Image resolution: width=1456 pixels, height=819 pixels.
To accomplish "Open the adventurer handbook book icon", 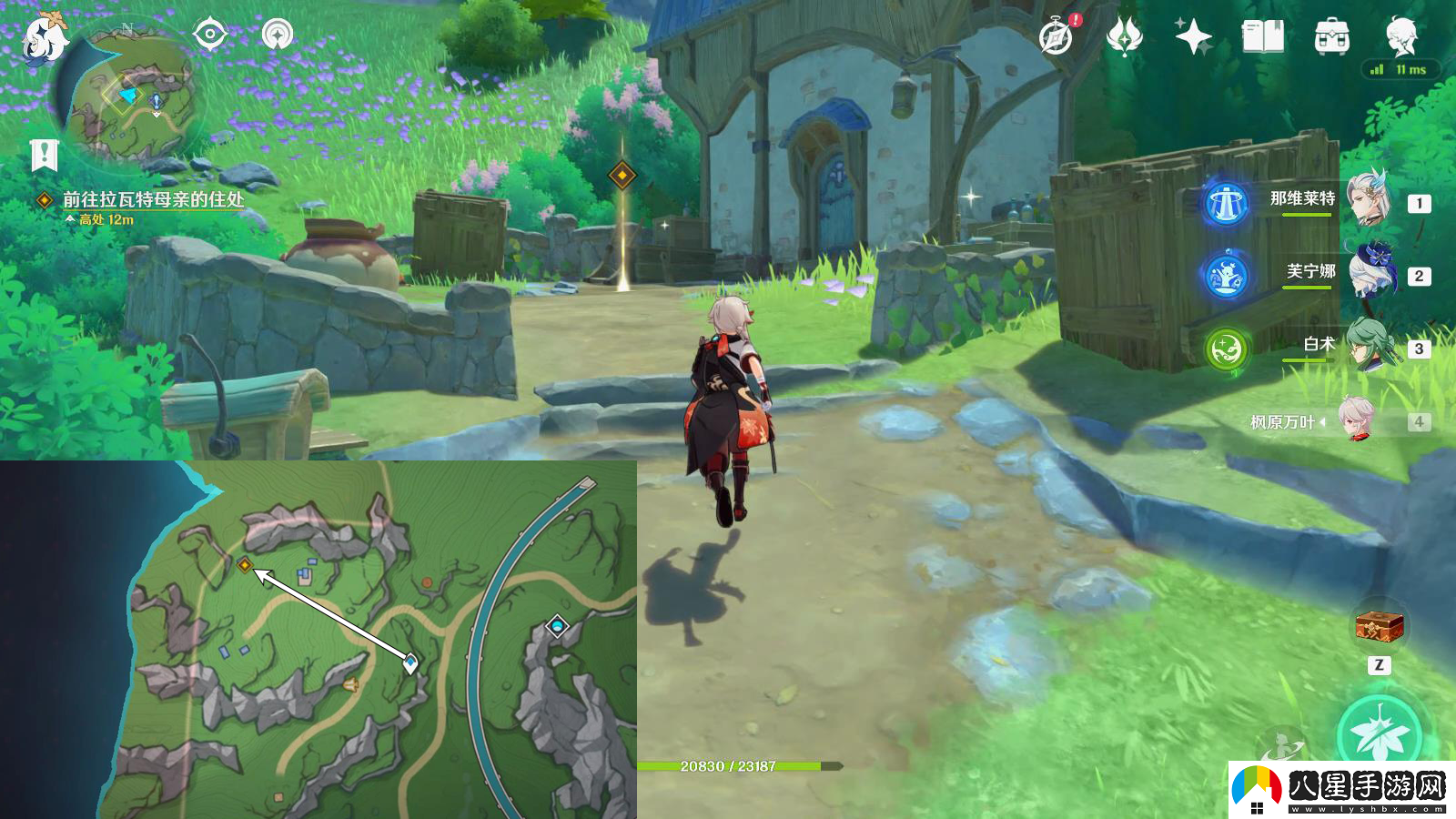I will click(x=1262, y=37).
